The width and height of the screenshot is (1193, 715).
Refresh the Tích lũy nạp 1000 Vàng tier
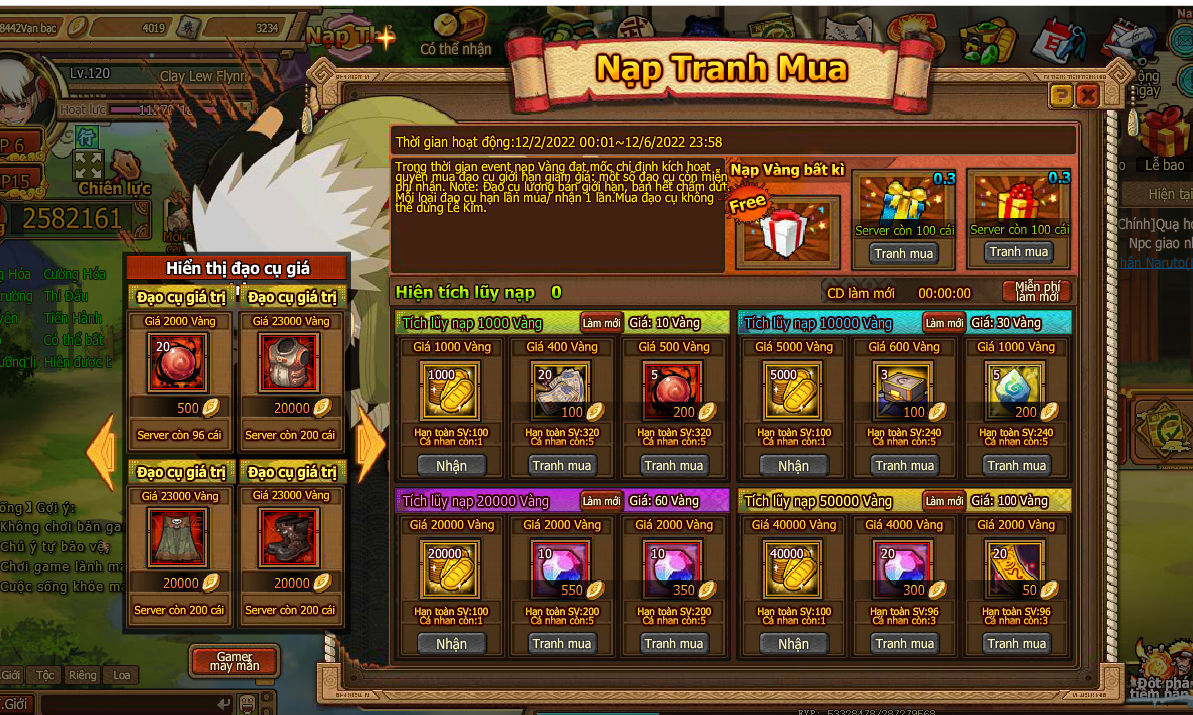pyautogui.click(x=601, y=322)
